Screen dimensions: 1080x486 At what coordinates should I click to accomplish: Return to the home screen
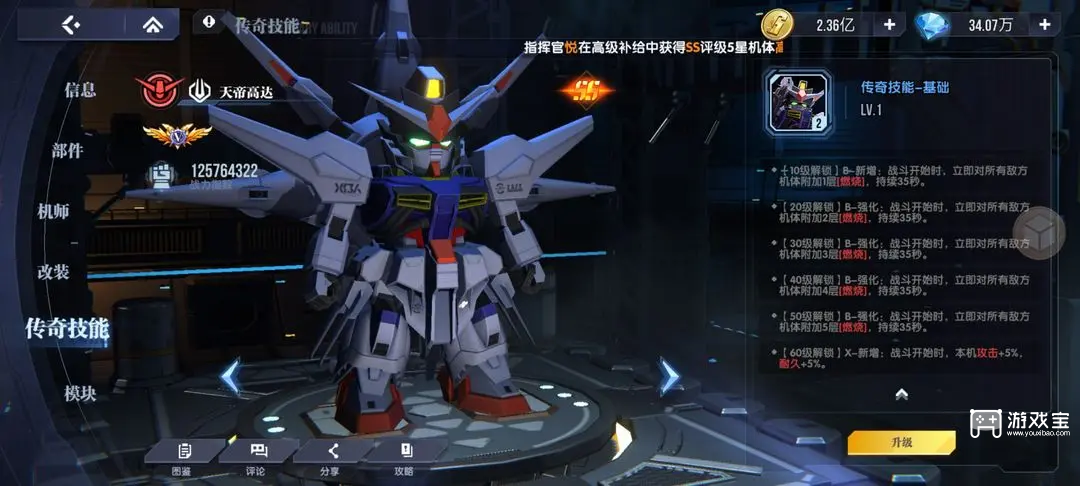pos(153,25)
